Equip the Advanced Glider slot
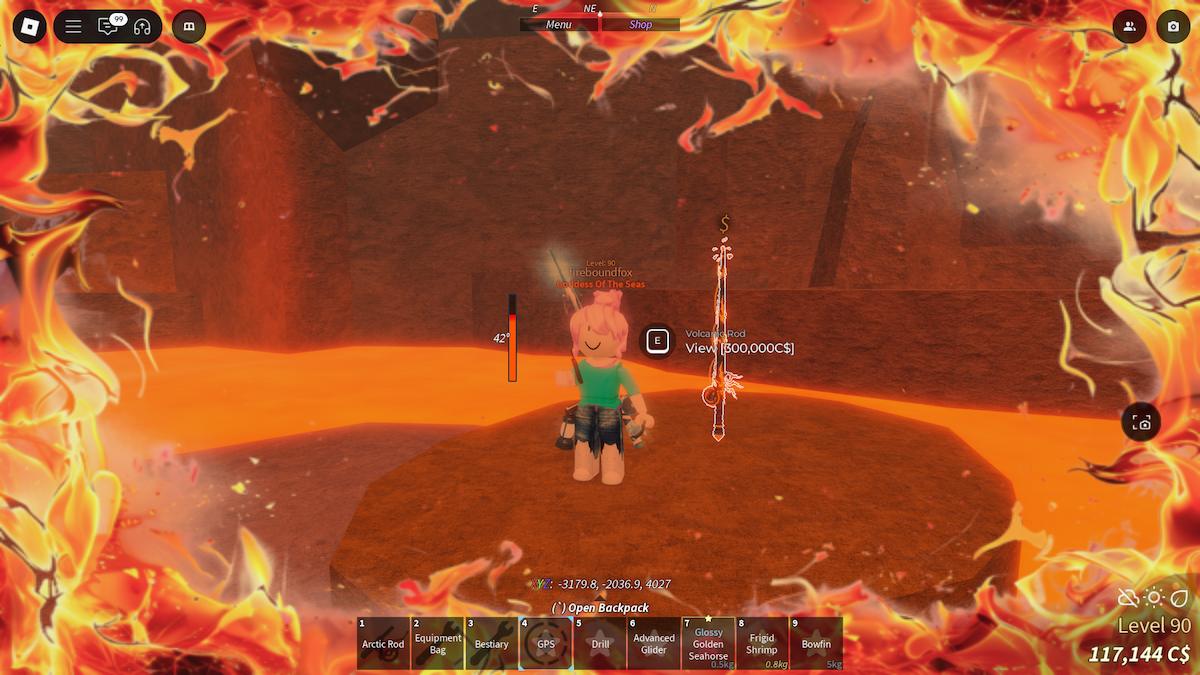 point(654,643)
